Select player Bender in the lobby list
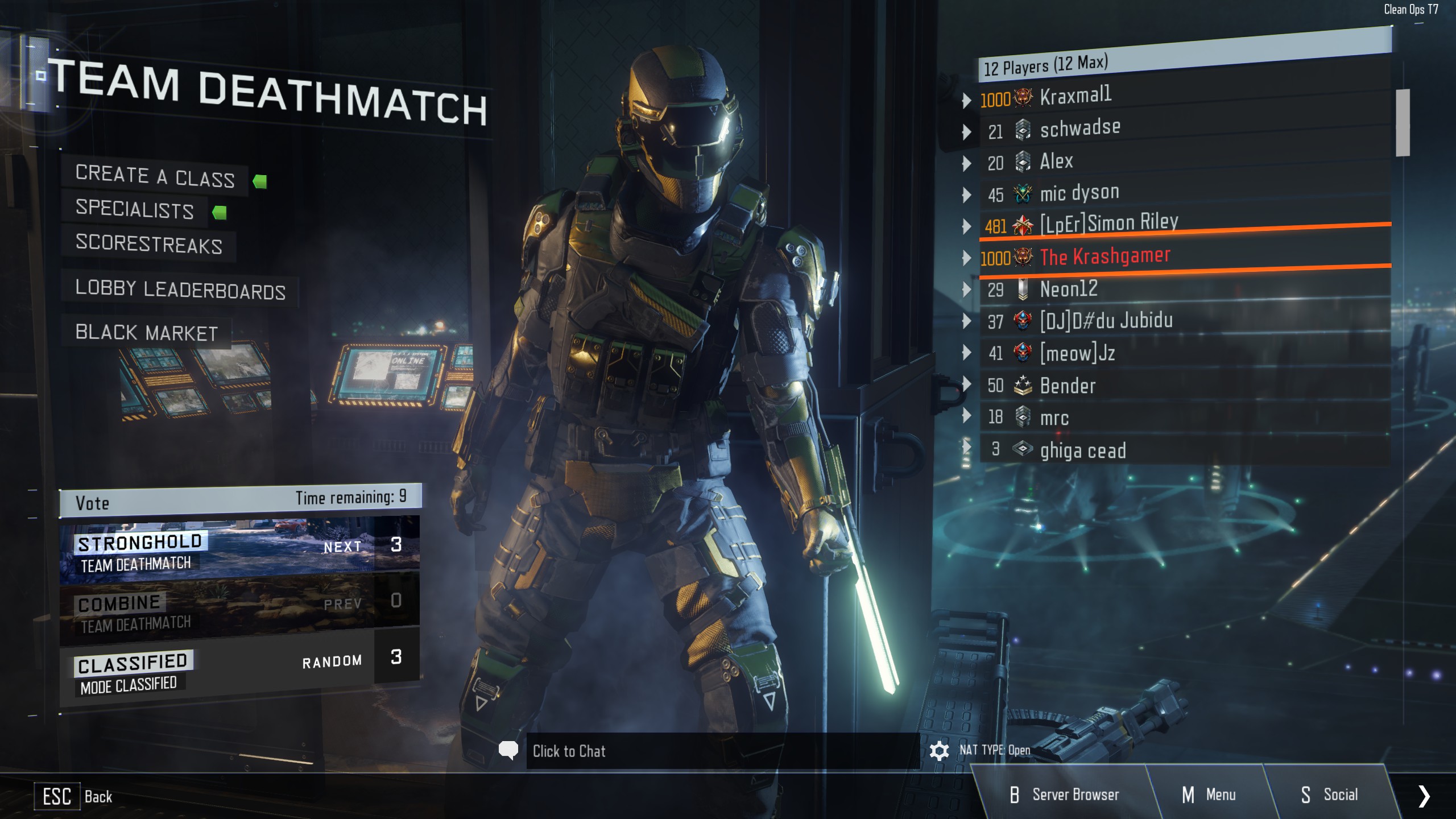The image size is (1456, 819). (x=1068, y=386)
